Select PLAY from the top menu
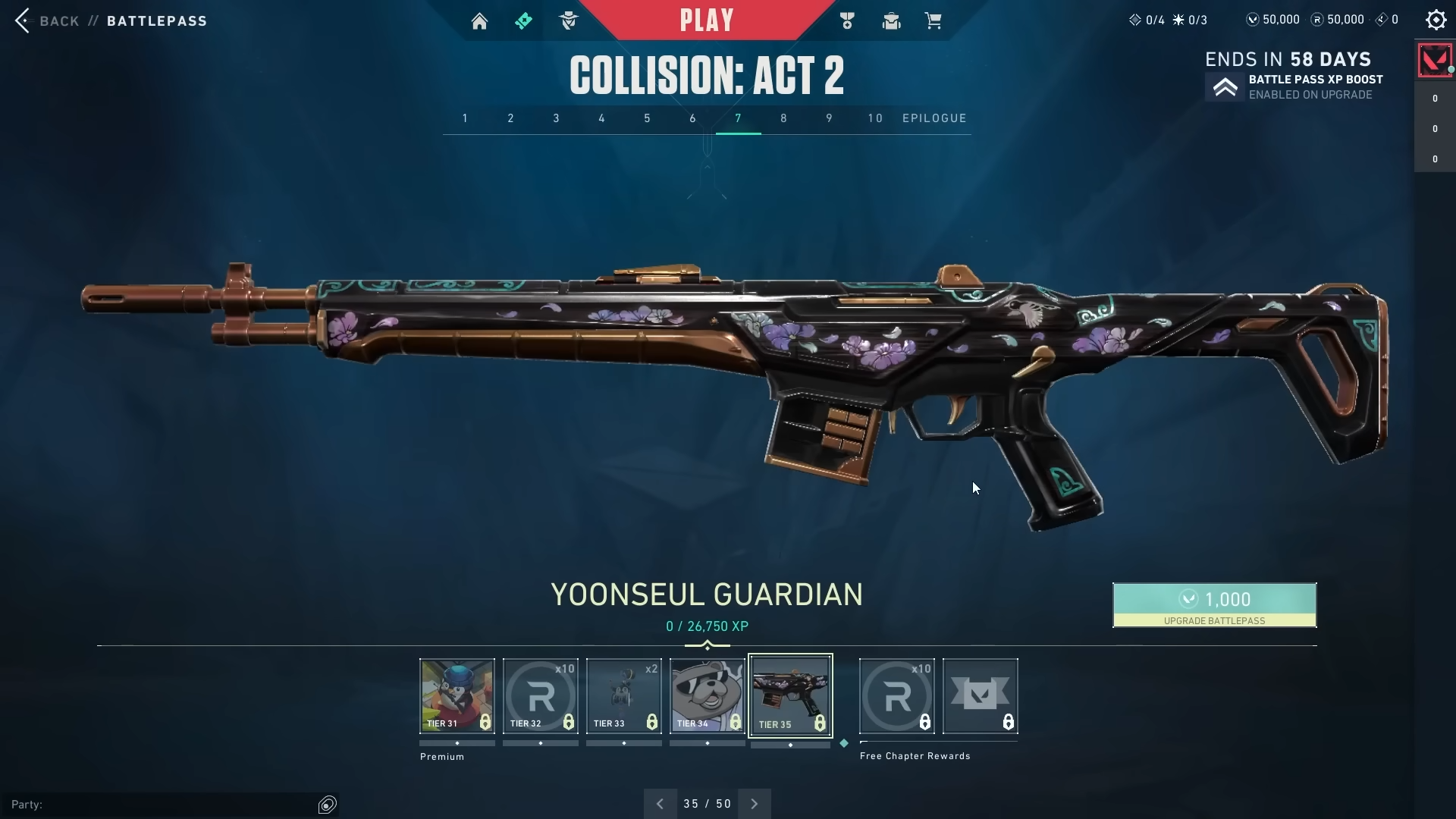 point(707,20)
